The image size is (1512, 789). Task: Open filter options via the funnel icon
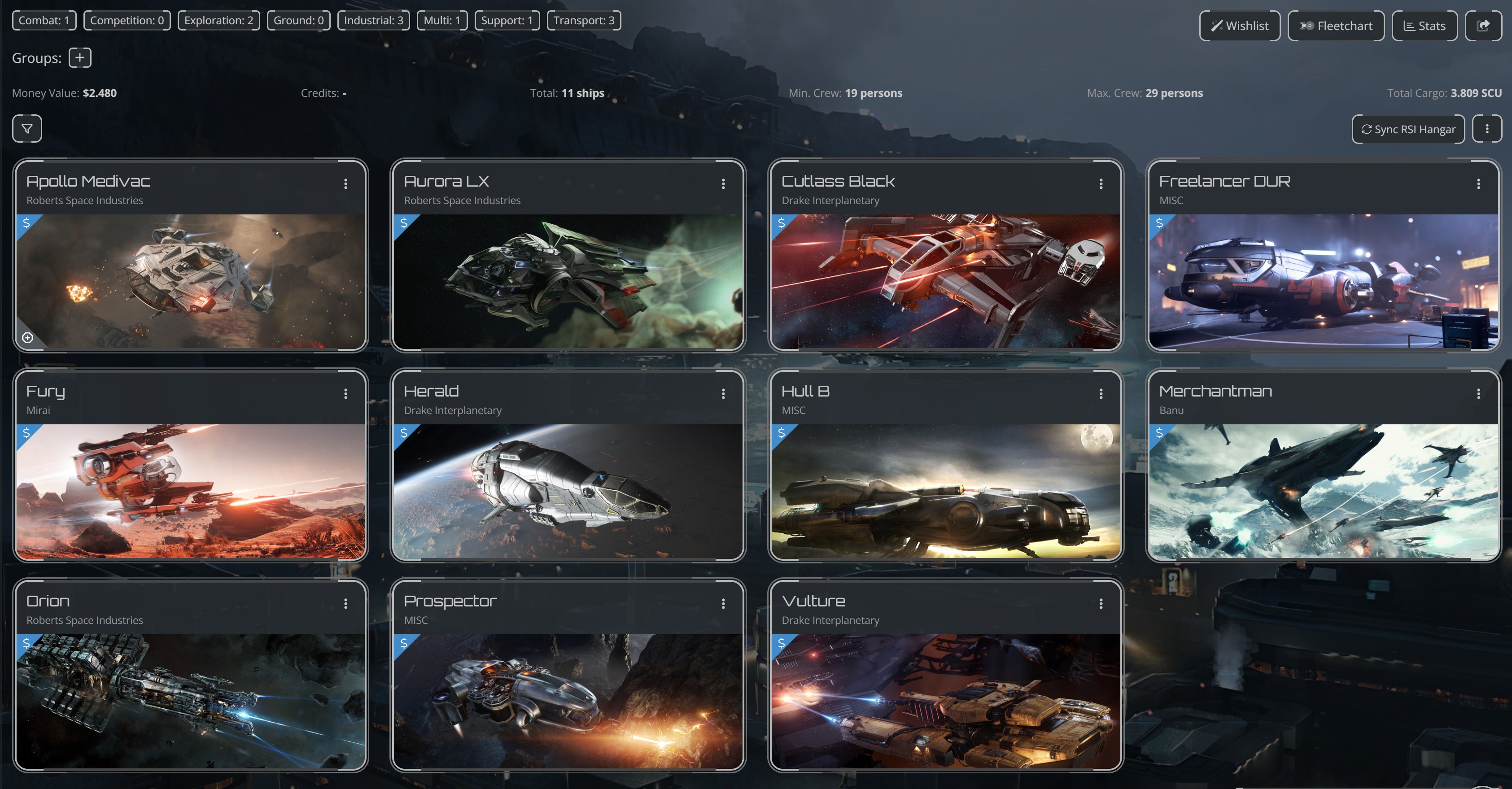[x=26, y=128]
